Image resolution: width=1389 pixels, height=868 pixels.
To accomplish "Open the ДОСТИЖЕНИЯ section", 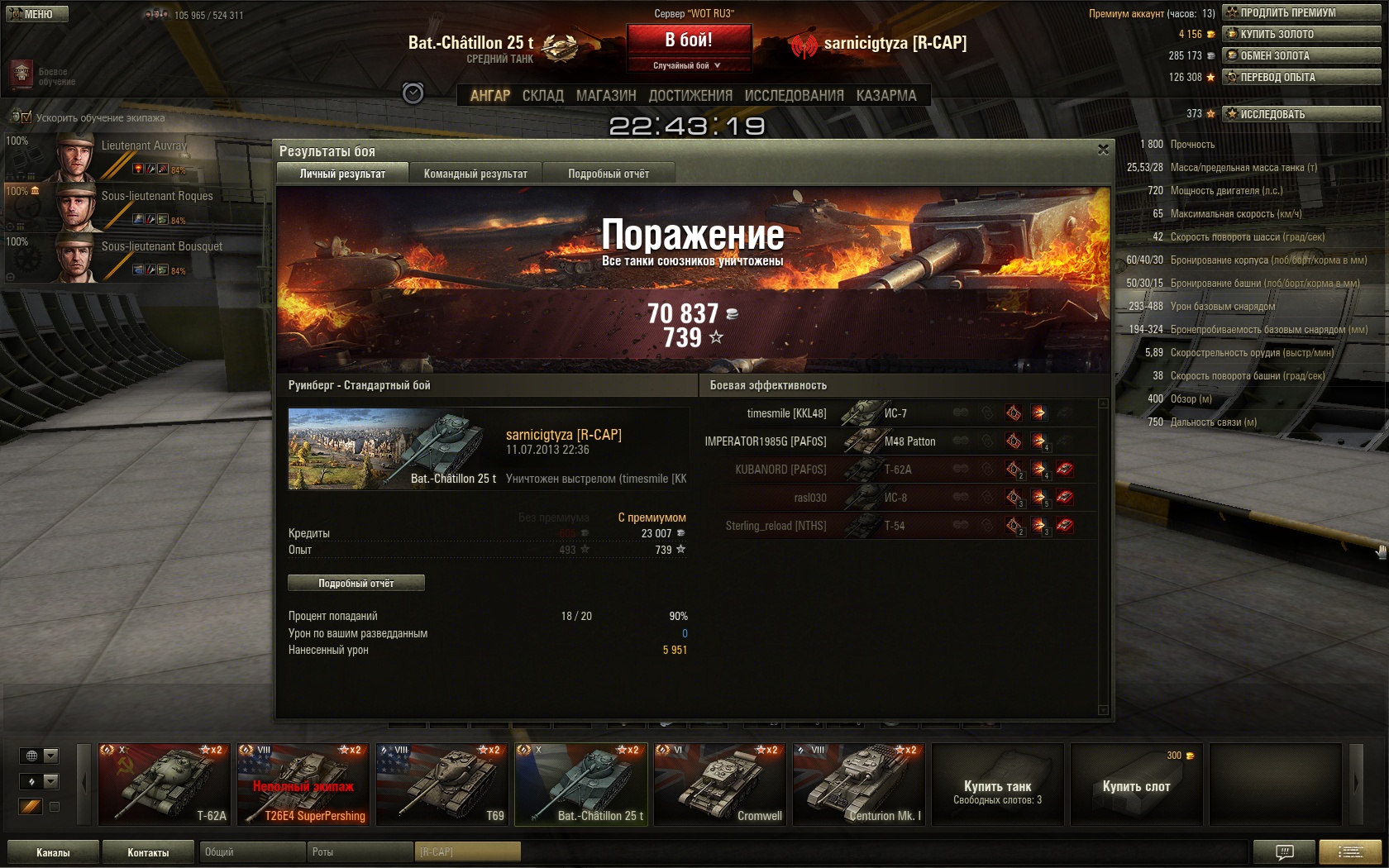I will pos(690,96).
